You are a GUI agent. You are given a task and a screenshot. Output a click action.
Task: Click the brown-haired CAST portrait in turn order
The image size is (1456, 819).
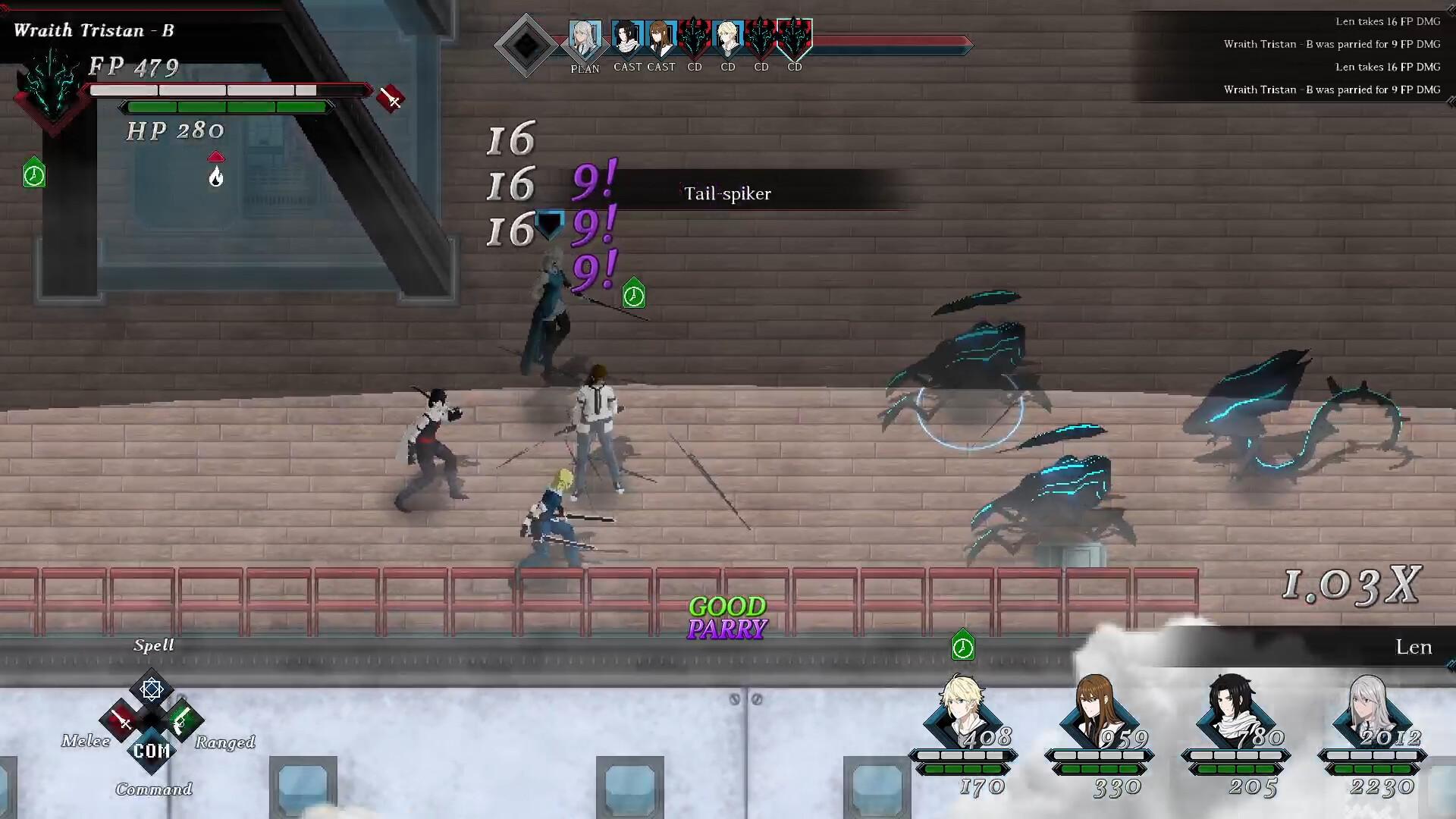pos(661,39)
